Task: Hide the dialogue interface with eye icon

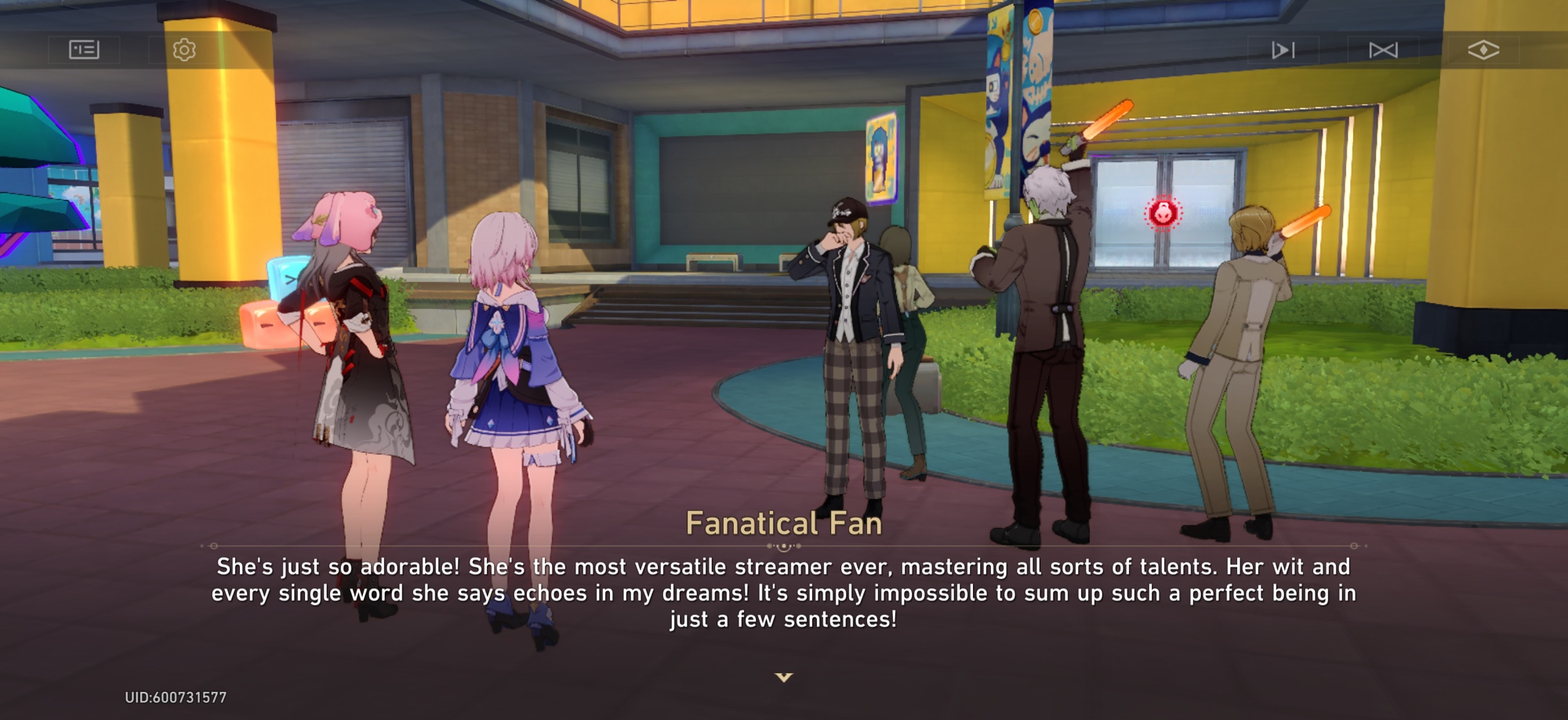Action: coord(1483,50)
